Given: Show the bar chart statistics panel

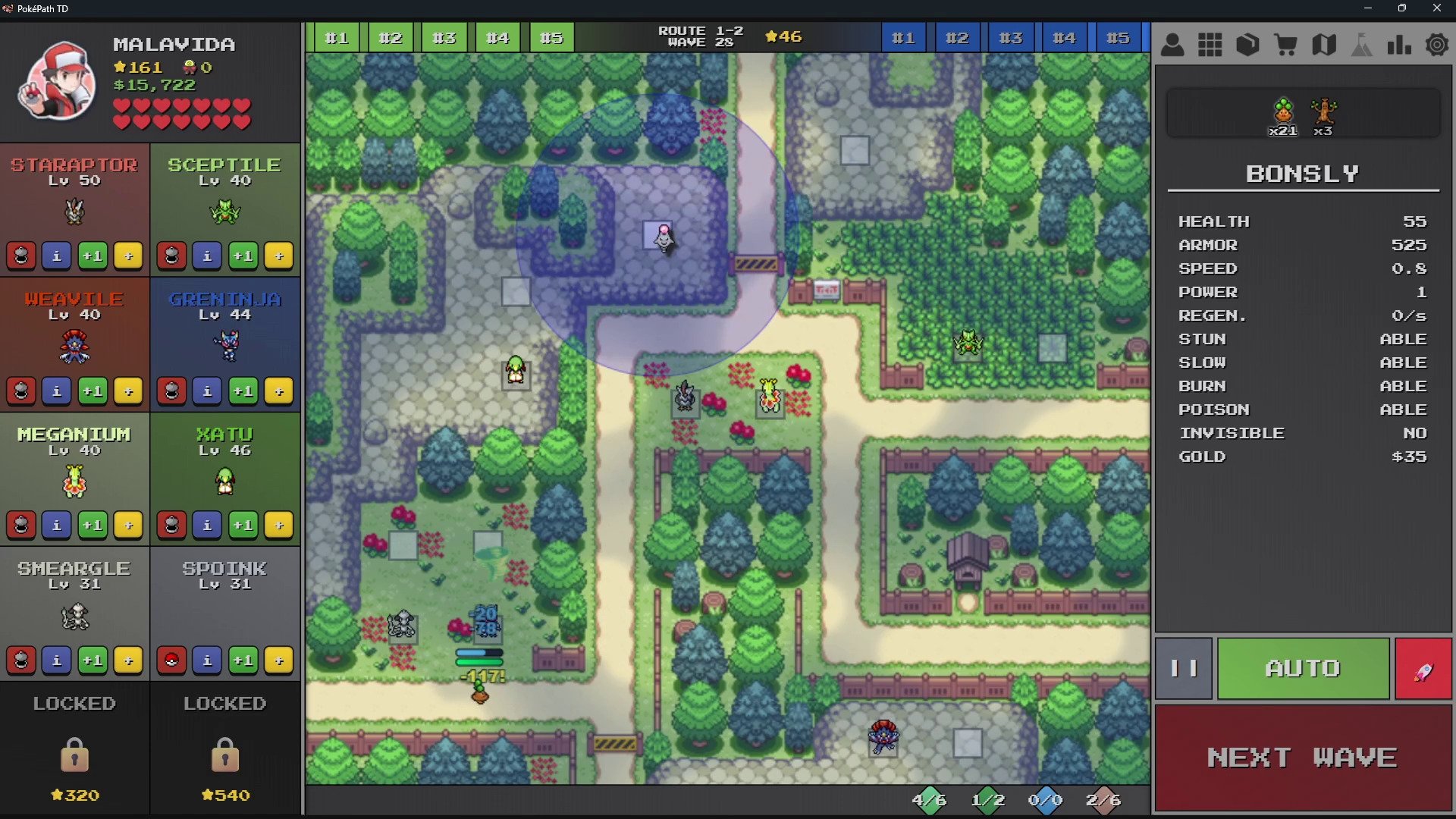Looking at the screenshot, I should [1399, 45].
